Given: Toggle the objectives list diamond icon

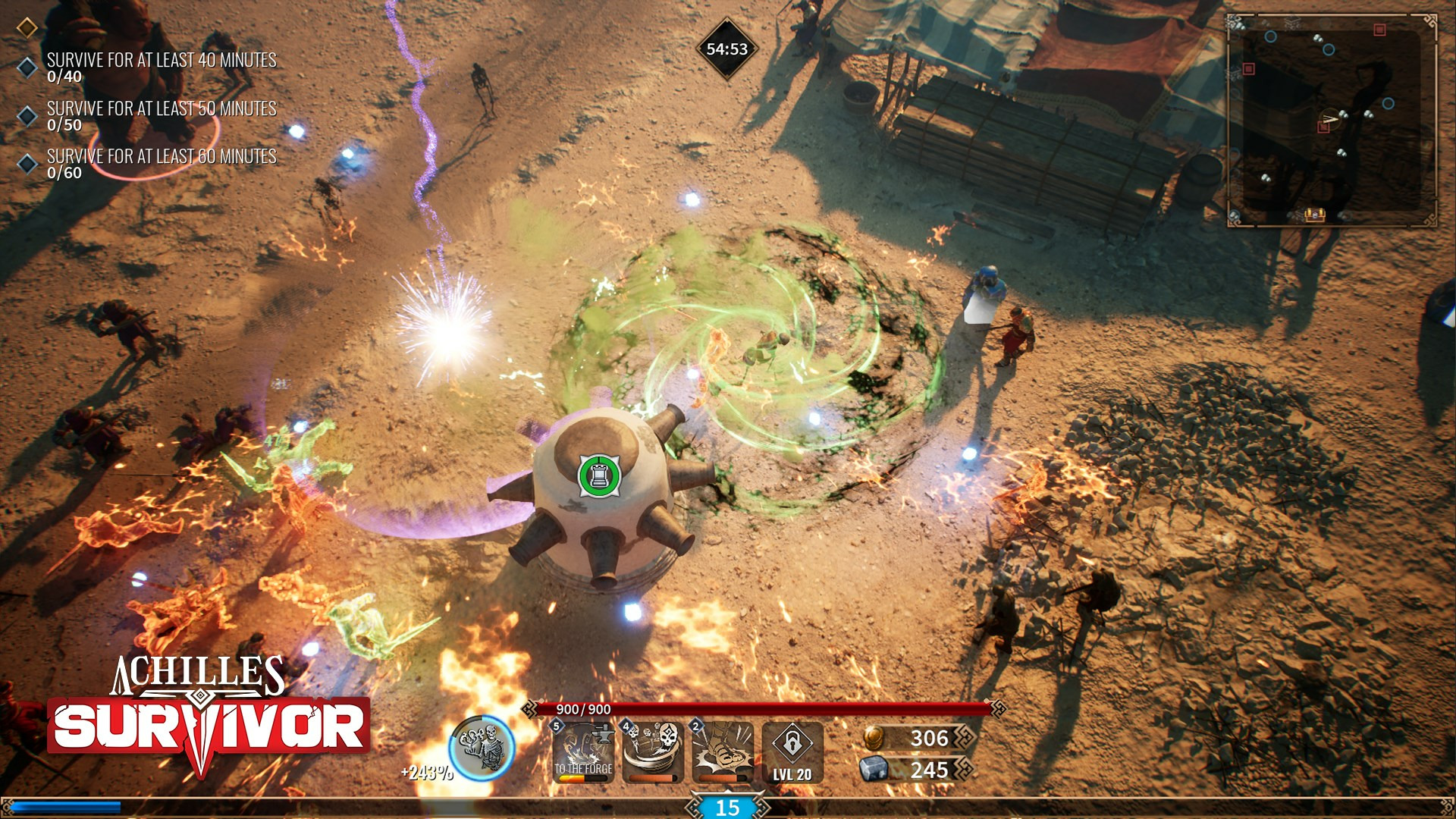Looking at the screenshot, I should click(x=27, y=28).
